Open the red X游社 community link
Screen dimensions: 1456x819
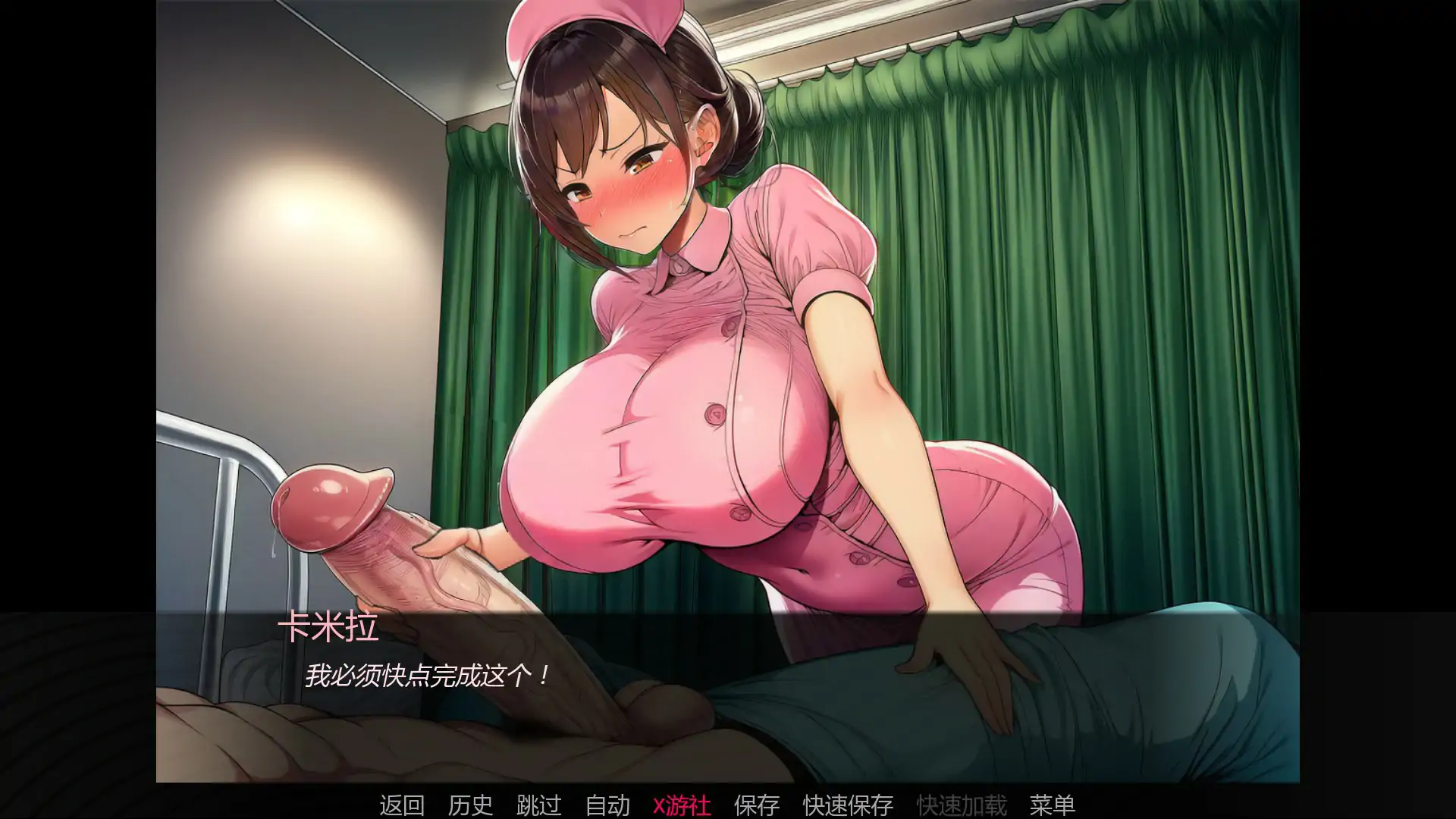click(681, 806)
